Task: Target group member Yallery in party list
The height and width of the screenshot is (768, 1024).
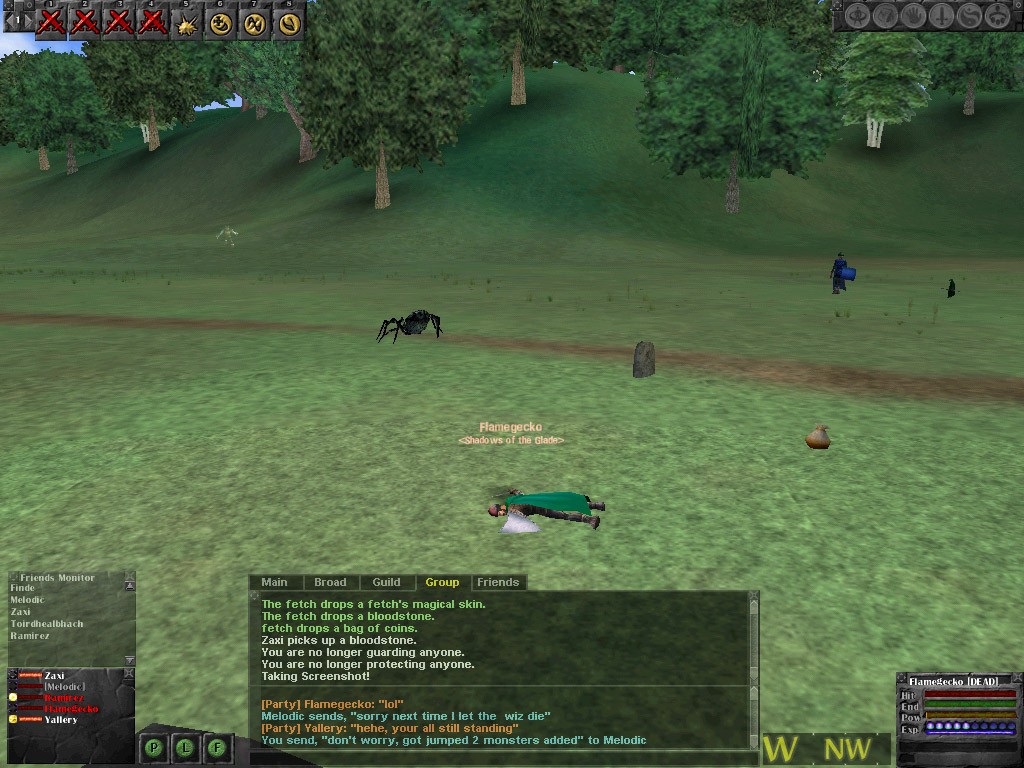Action: click(x=61, y=720)
